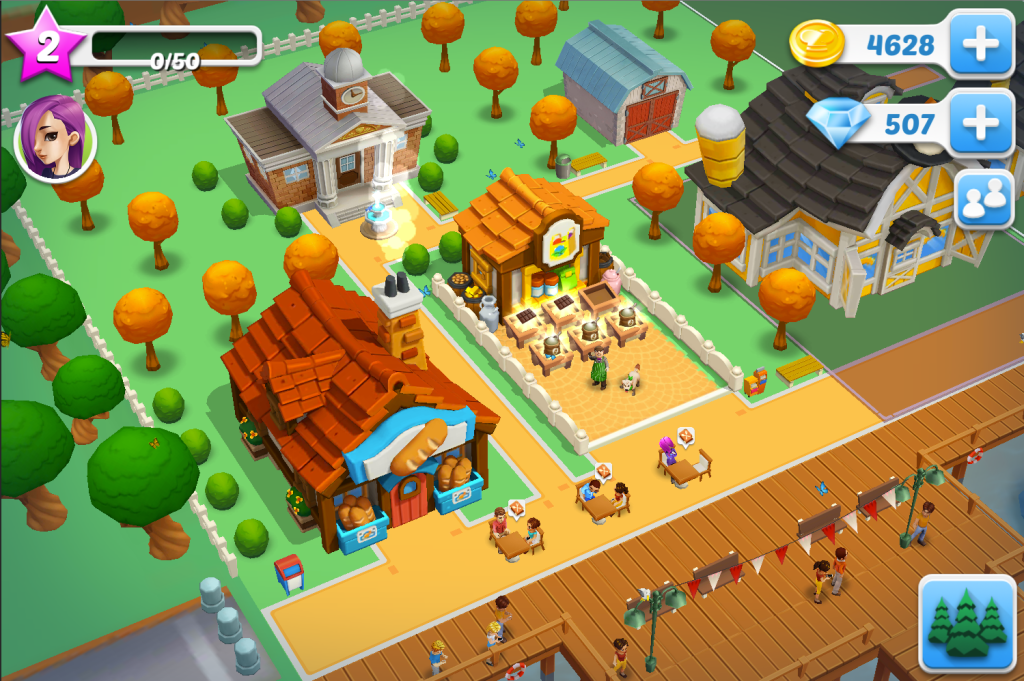The height and width of the screenshot is (681, 1024).
Task: Add more gold coins with plus button
Action: tap(981, 44)
